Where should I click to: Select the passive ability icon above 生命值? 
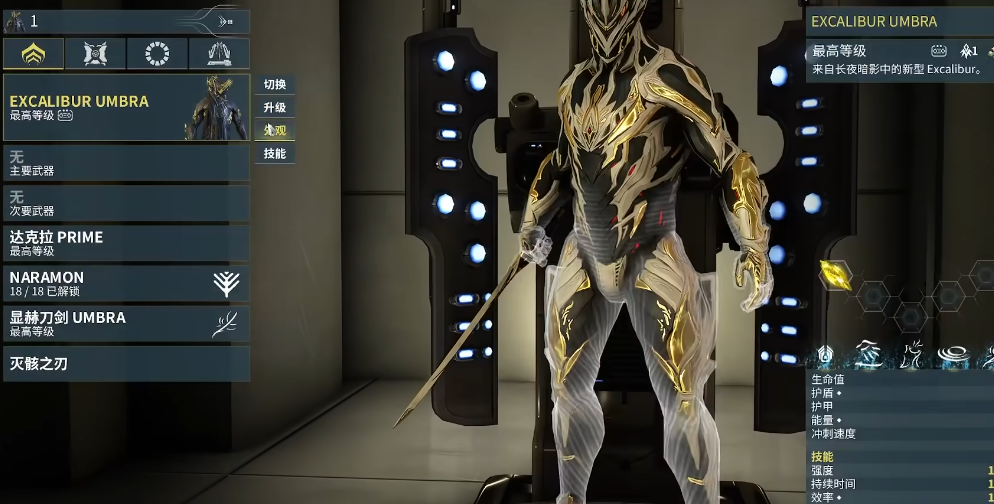tap(826, 354)
